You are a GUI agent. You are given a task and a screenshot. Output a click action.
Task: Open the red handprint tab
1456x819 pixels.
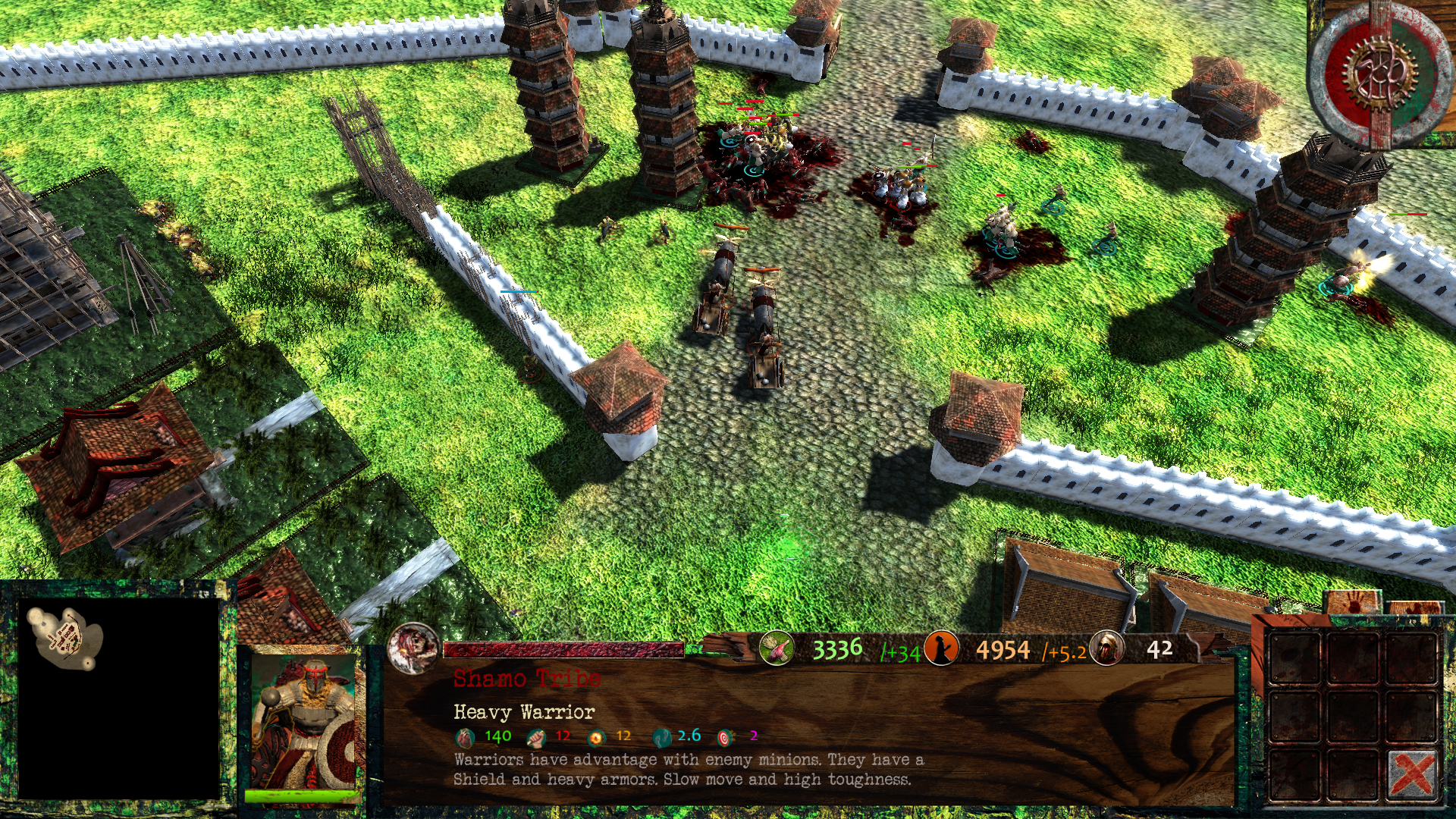tap(1353, 604)
